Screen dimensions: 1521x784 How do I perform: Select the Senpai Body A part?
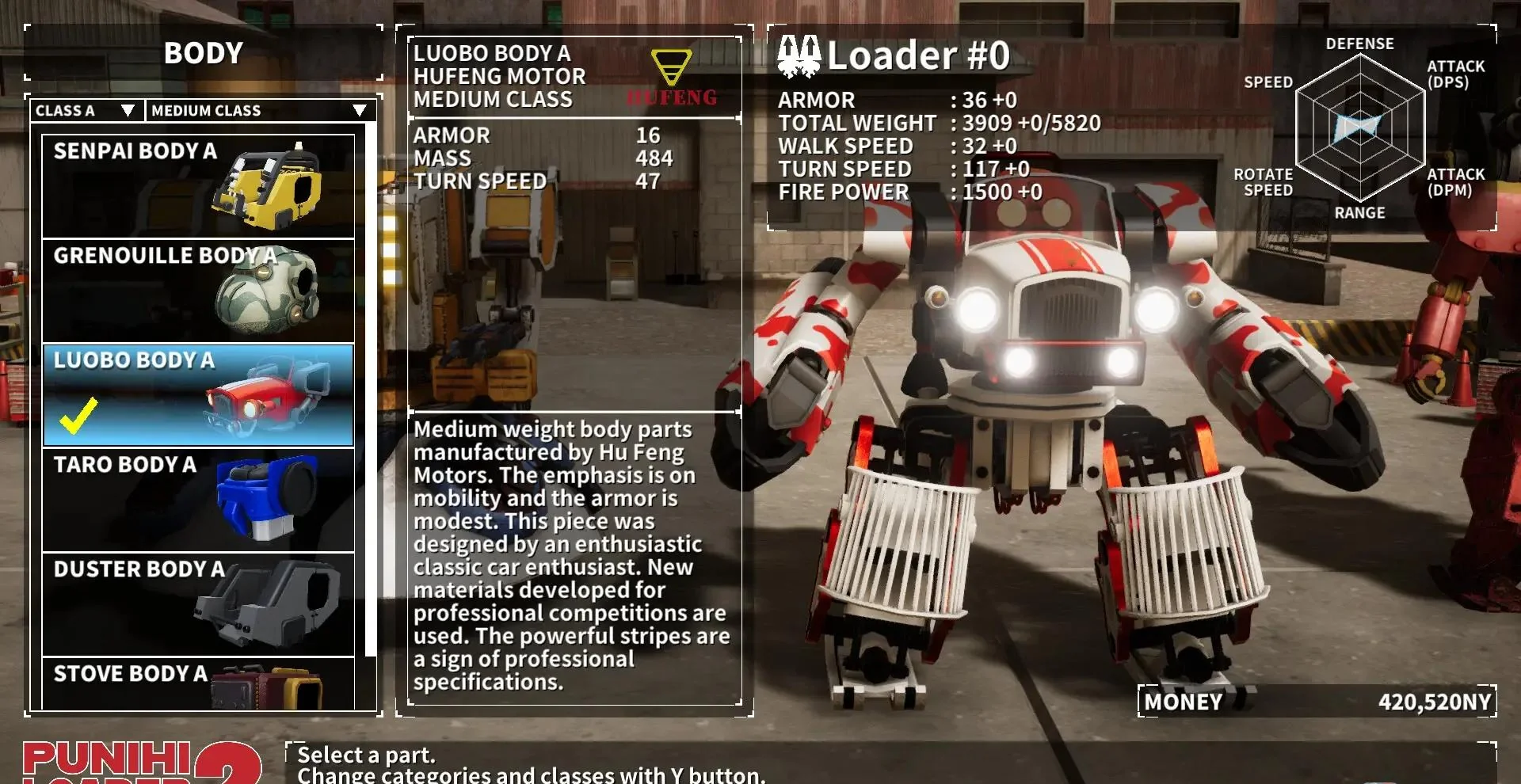[198, 186]
